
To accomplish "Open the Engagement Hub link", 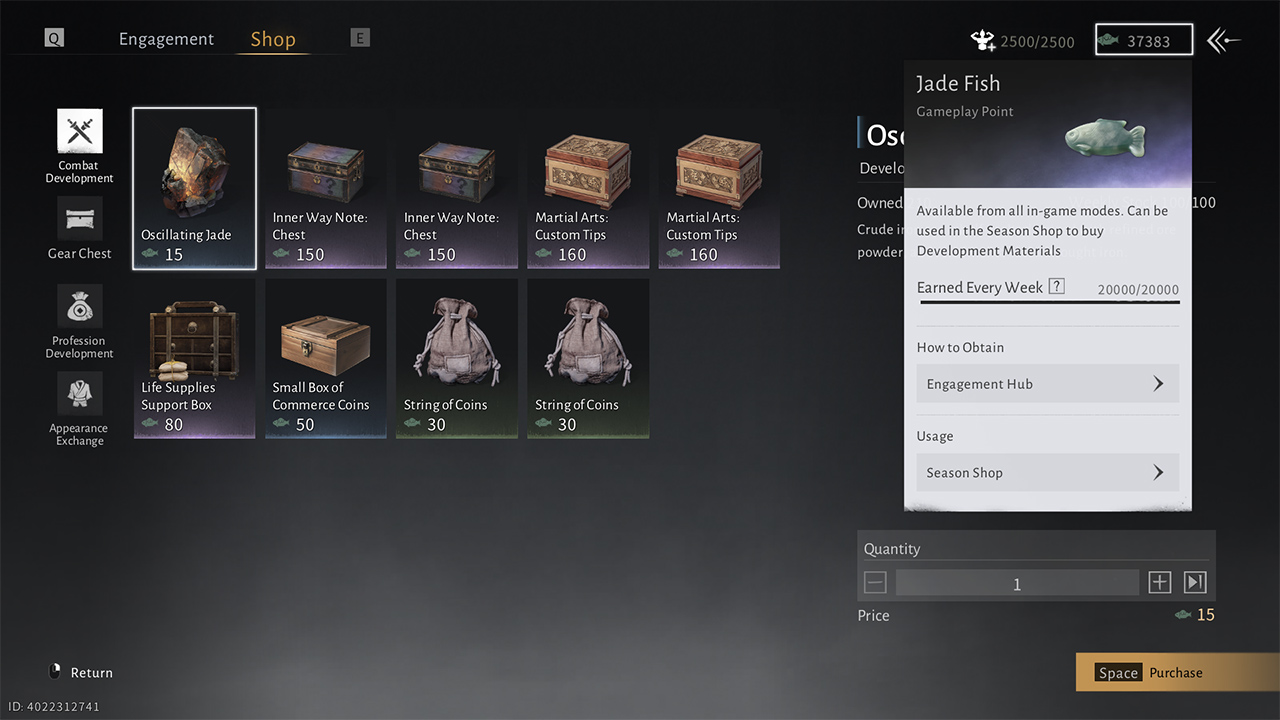I will [1047, 384].
